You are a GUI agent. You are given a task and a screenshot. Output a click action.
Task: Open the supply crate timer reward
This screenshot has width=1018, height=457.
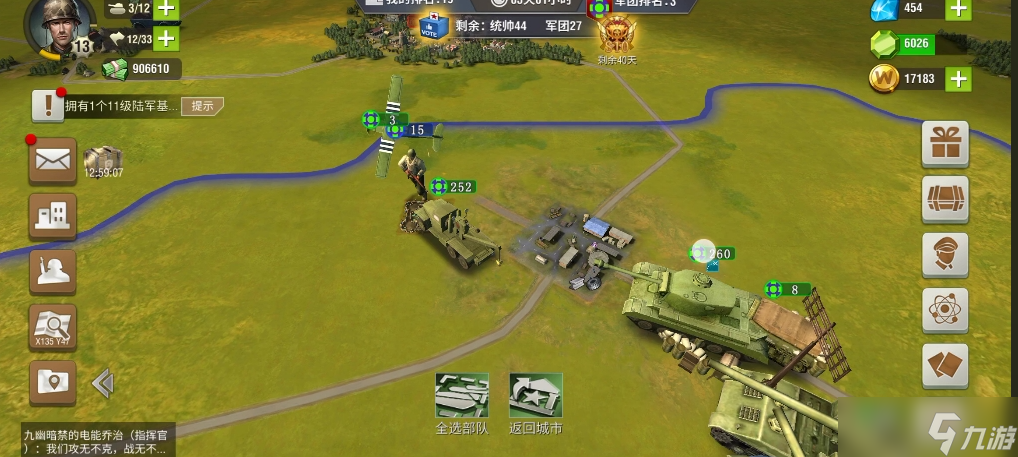[x=103, y=162]
